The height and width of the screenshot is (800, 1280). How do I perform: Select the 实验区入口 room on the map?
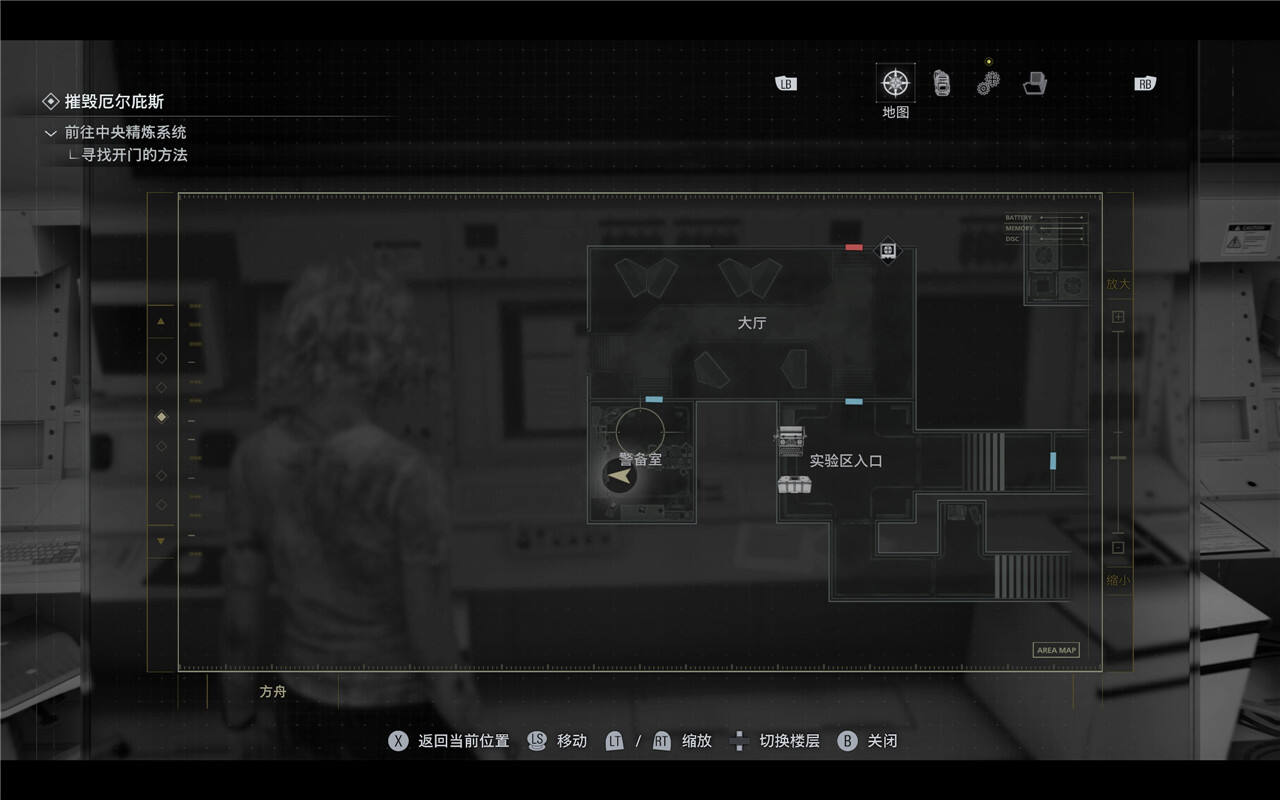coord(846,461)
